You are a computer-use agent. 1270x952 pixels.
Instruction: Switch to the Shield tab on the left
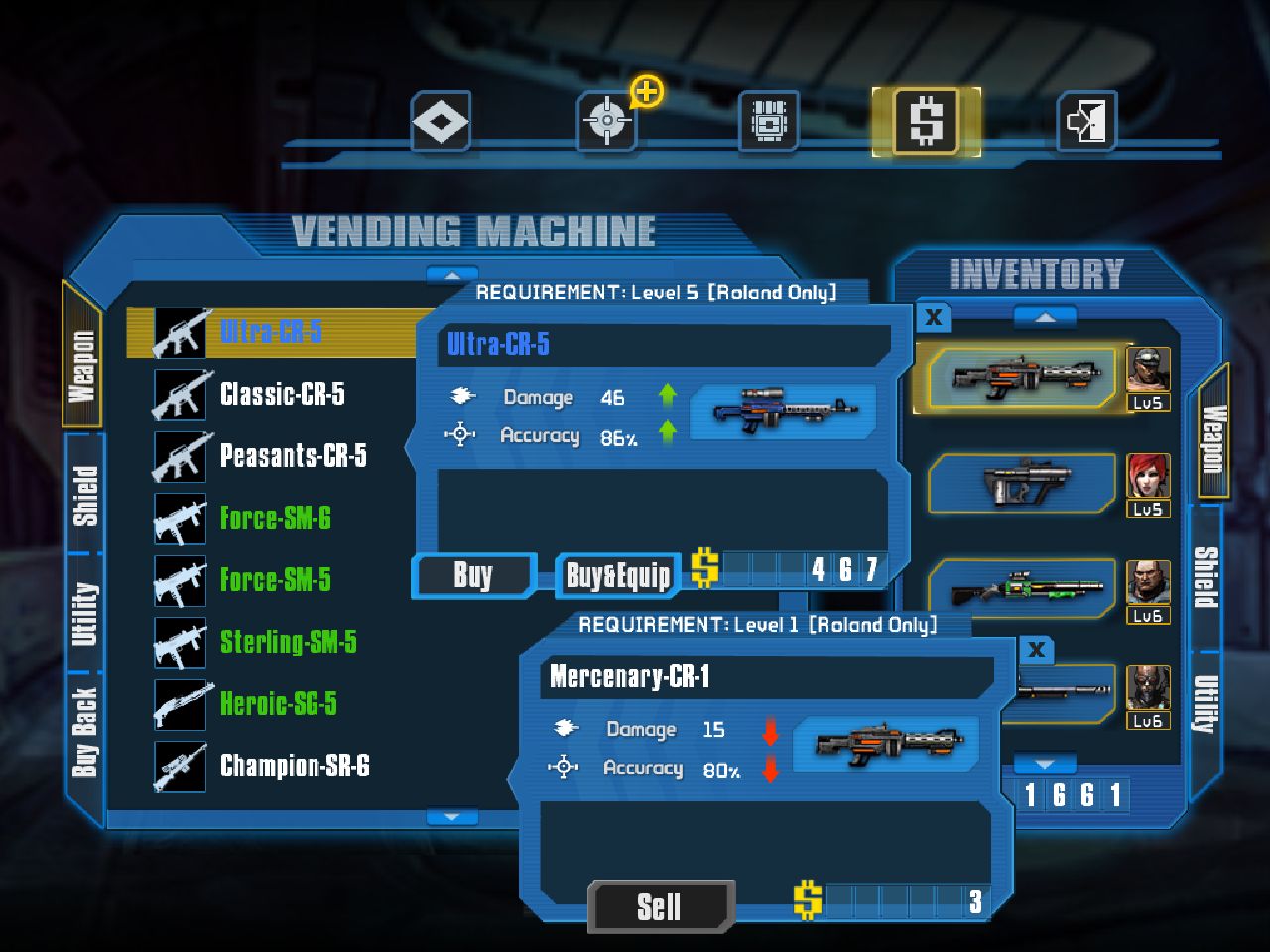point(83,491)
